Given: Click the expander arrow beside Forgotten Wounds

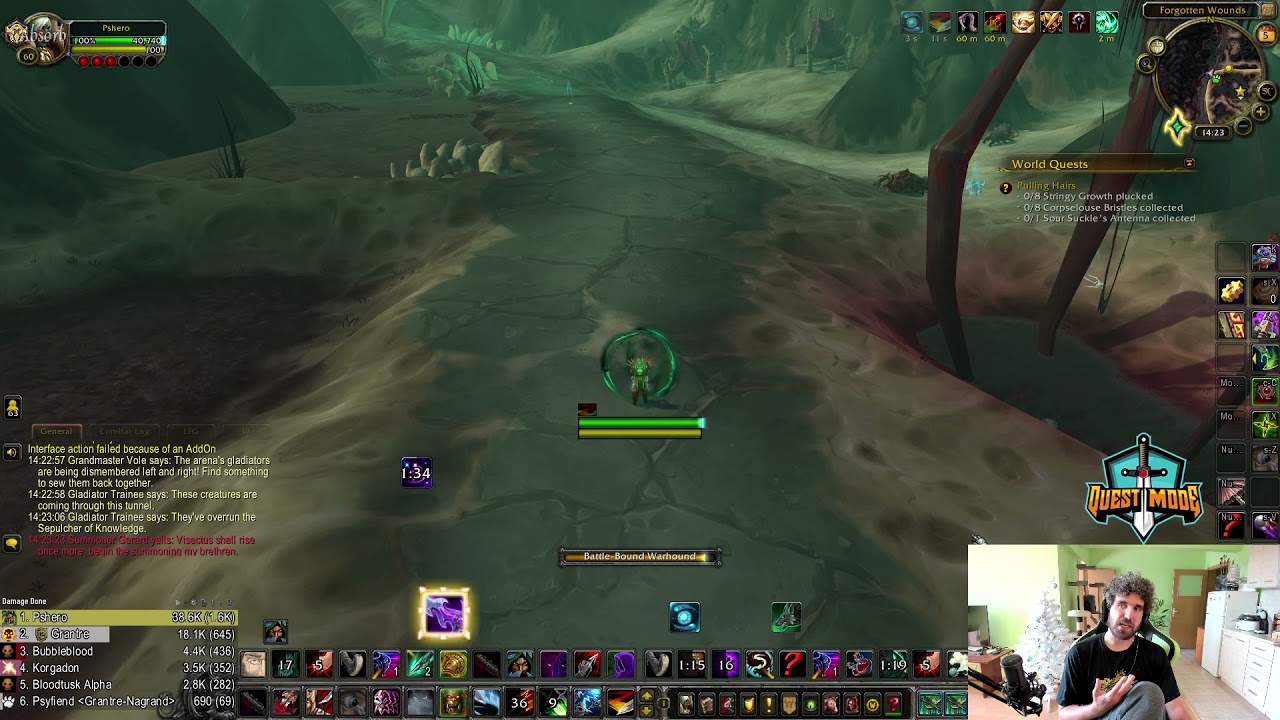Looking at the screenshot, I should point(1266,10).
